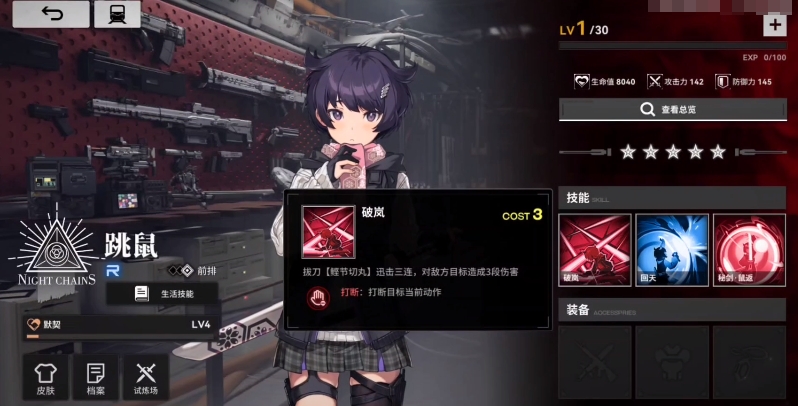Open the 档案 profile records
Viewport: 798px width, 406px height.
pos(95,378)
